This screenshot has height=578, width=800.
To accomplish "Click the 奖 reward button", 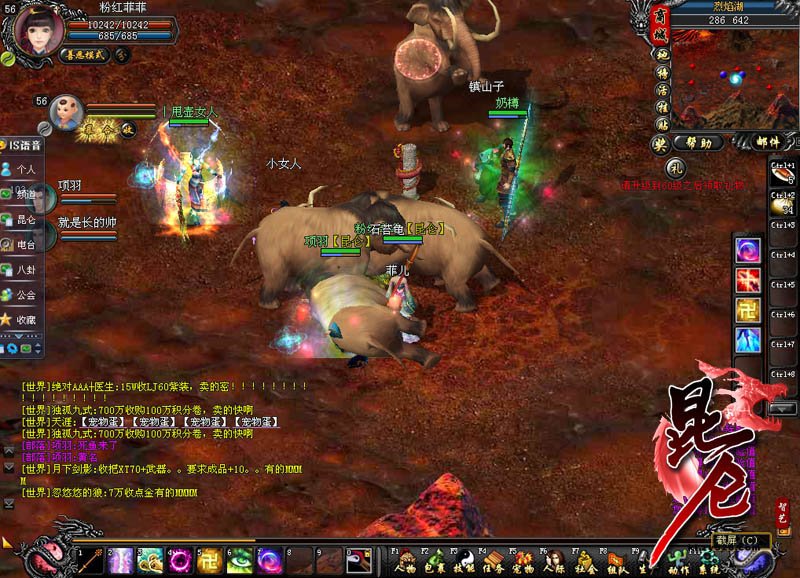I will point(660,143).
